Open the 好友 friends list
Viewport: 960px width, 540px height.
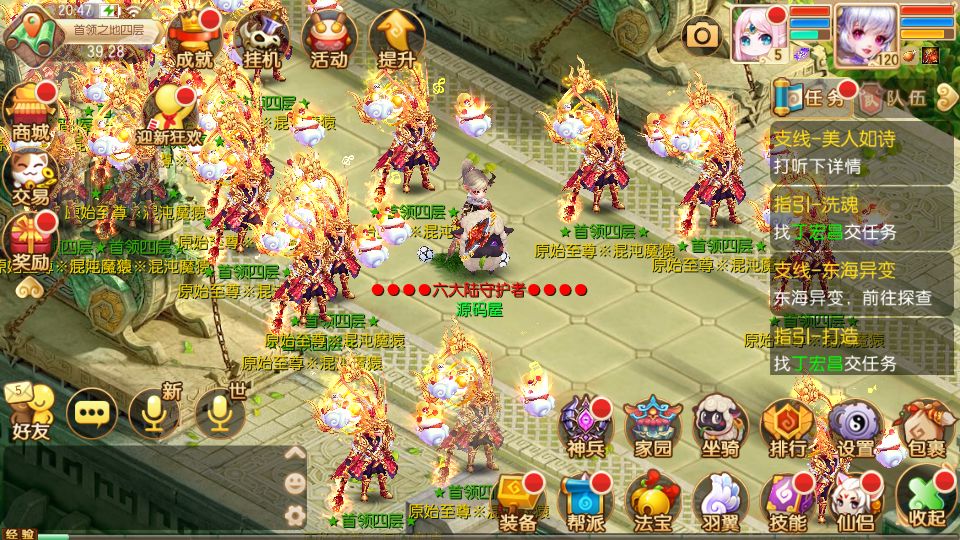[x=30, y=412]
